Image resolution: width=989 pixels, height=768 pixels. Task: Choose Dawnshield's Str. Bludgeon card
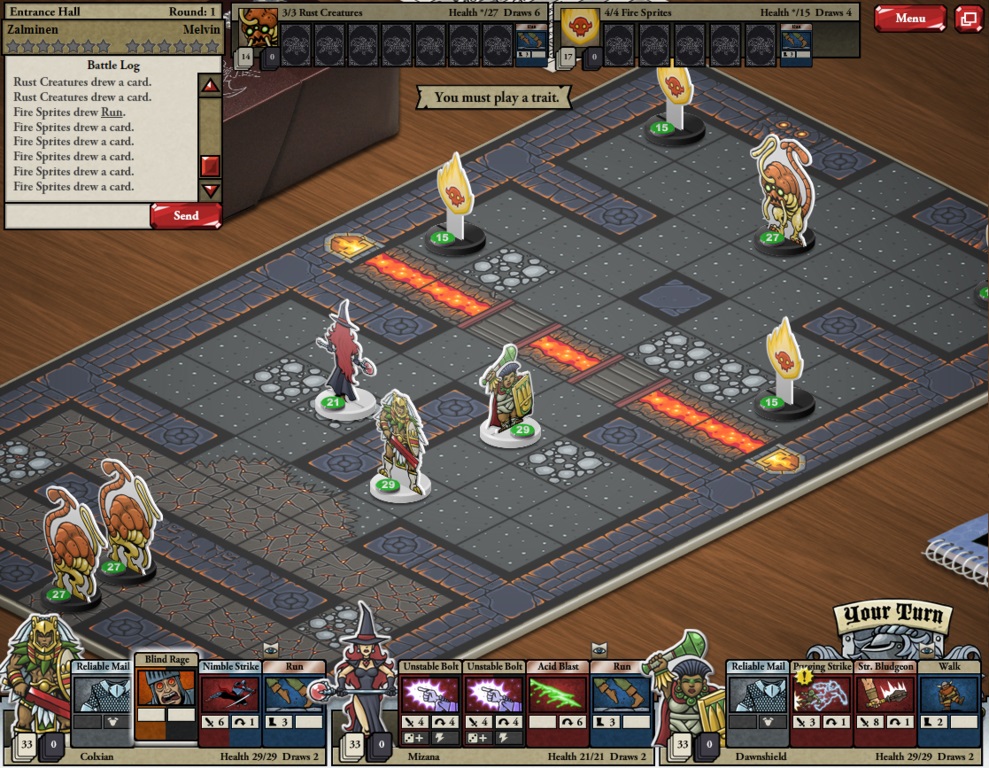[x=885, y=702]
